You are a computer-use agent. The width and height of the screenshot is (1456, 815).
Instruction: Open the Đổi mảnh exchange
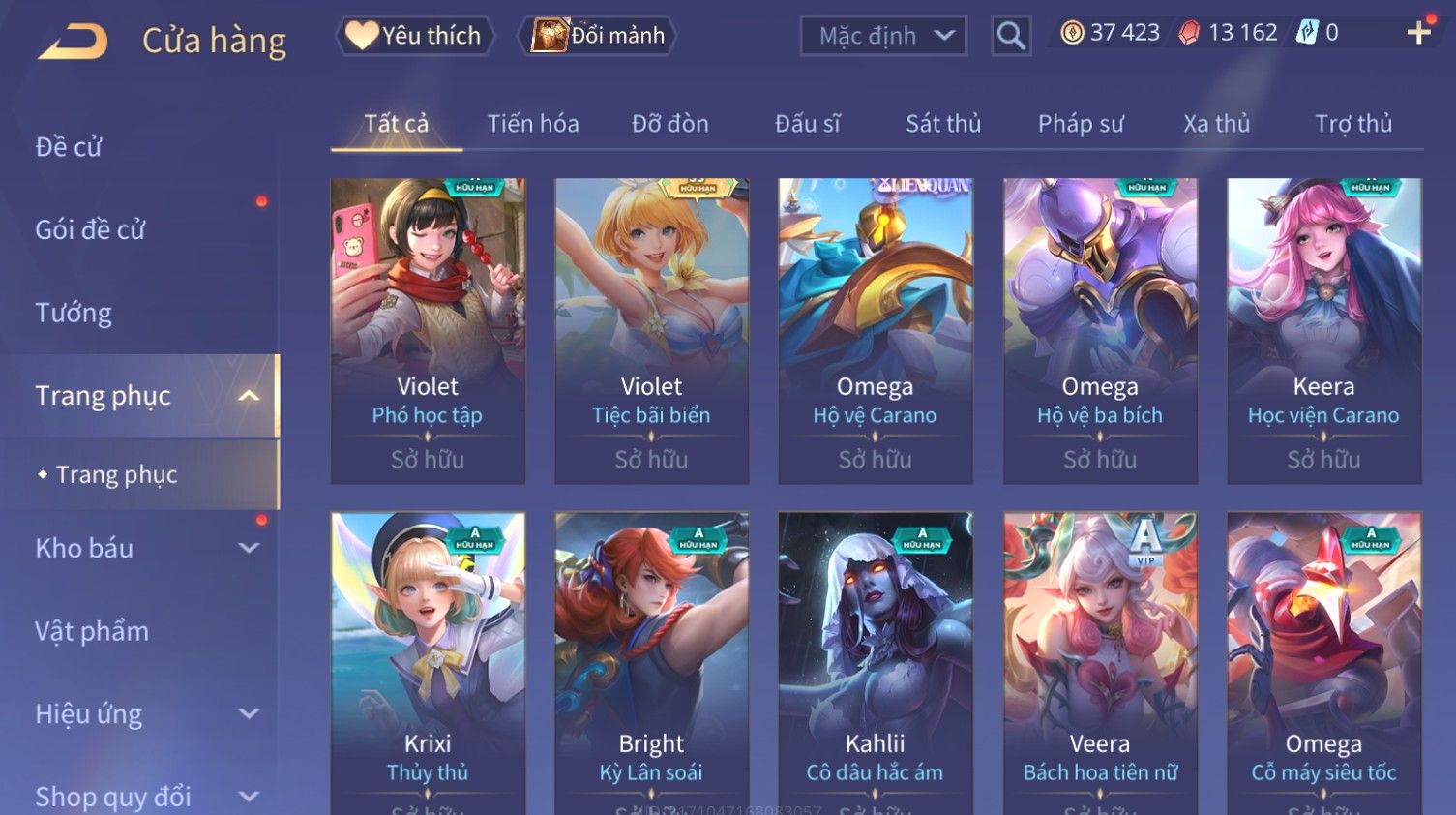(599, 36)
